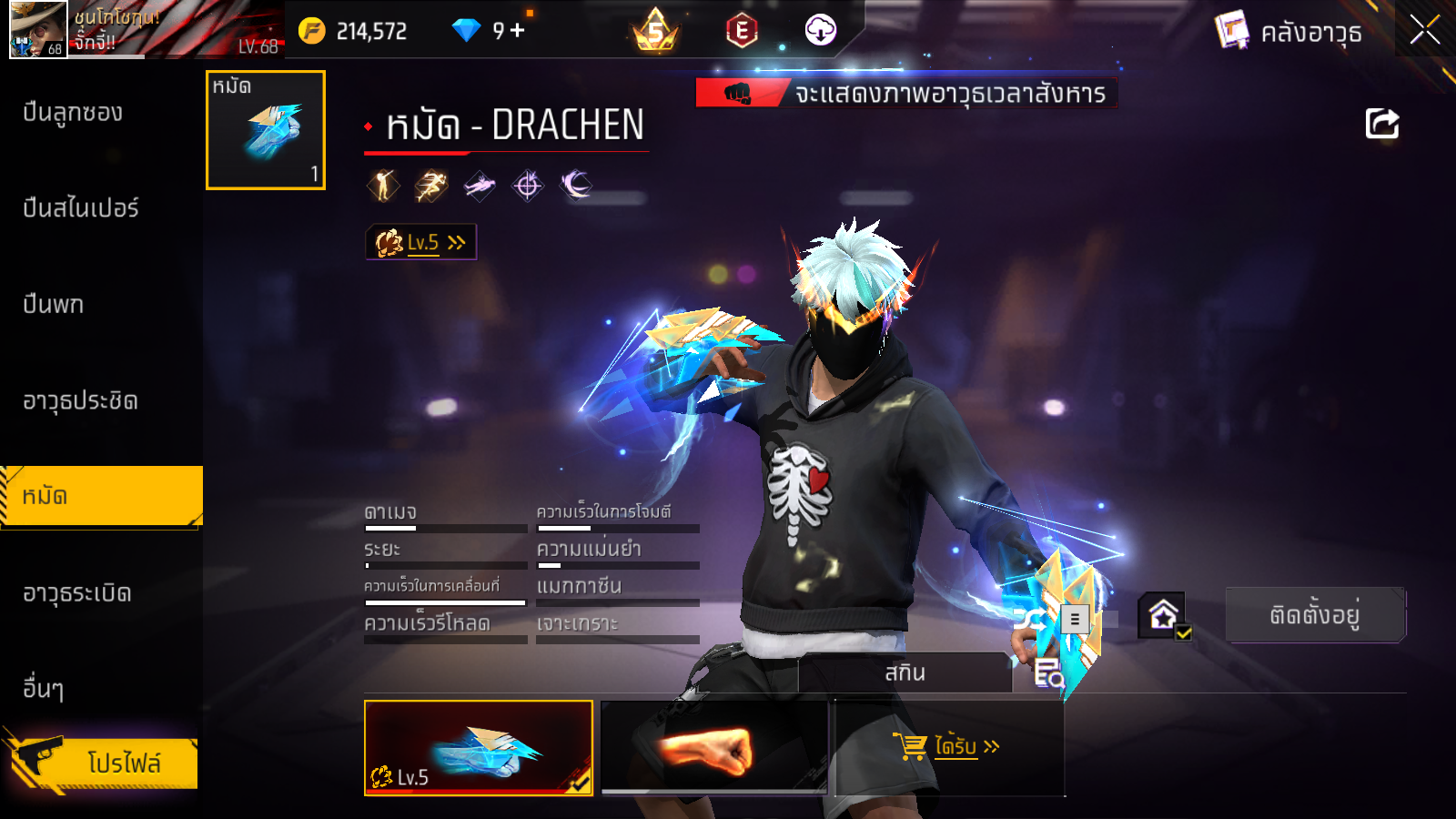Open the ได้รับ shop link
The image size is (1456, 819).
[947, 747]
